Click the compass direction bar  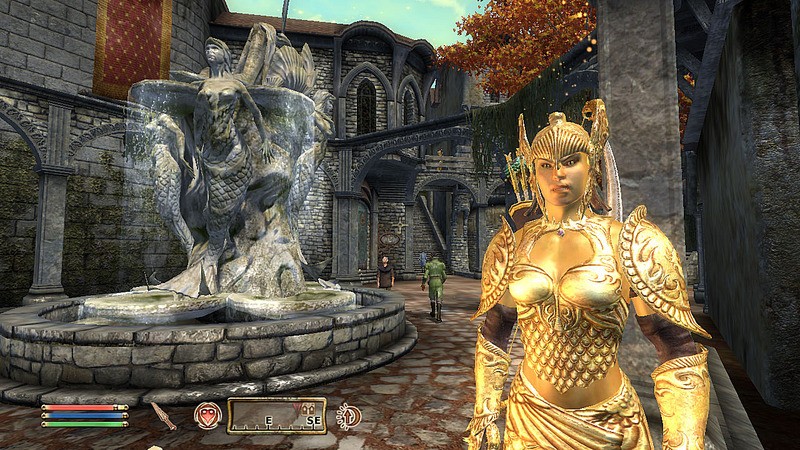pos(276,415)
